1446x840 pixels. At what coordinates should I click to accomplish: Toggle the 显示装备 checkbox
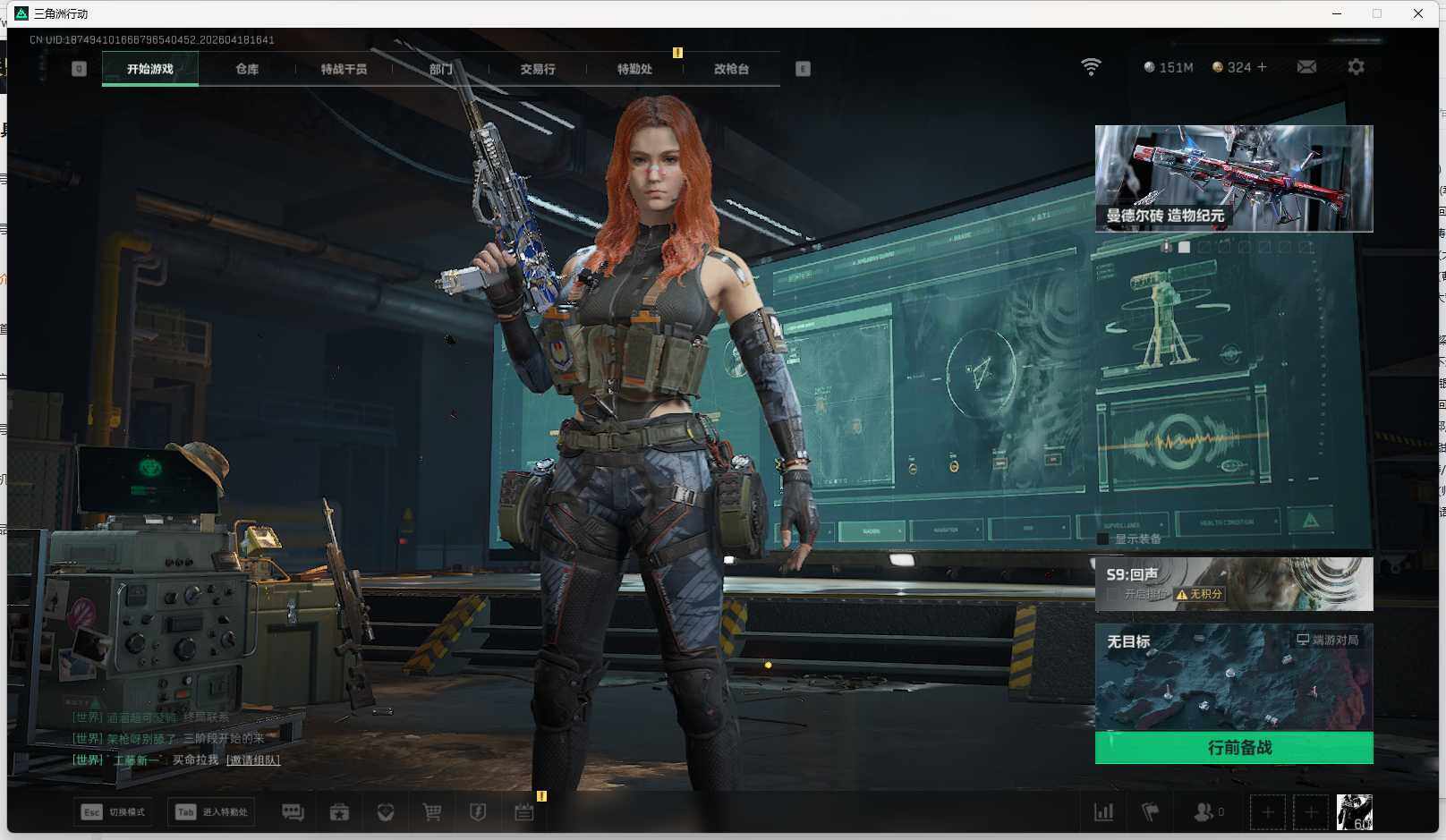point(1103,539)
